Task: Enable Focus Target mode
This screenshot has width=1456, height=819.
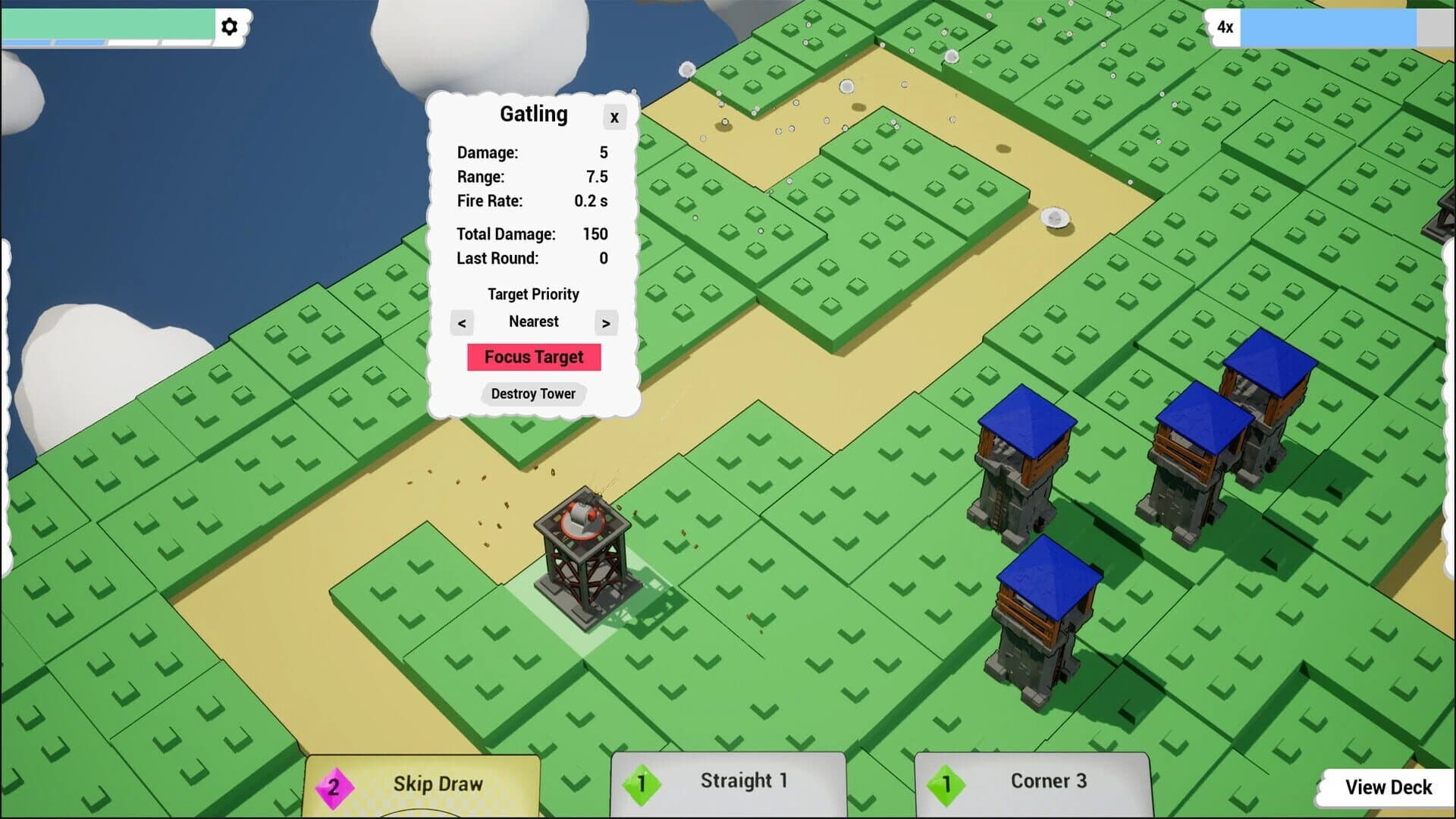Action: (534, 356)
